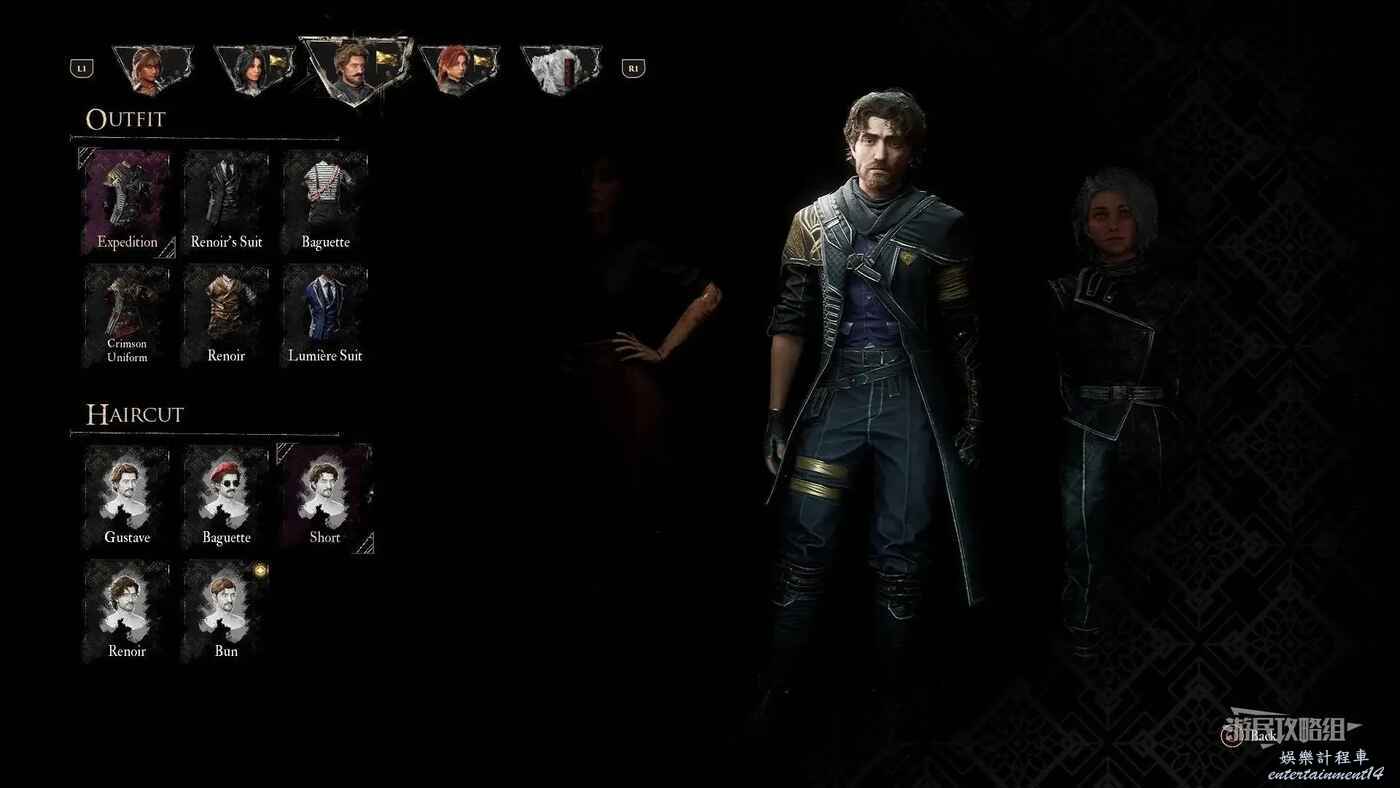Select the Short haircut

[x=325, y=498]
